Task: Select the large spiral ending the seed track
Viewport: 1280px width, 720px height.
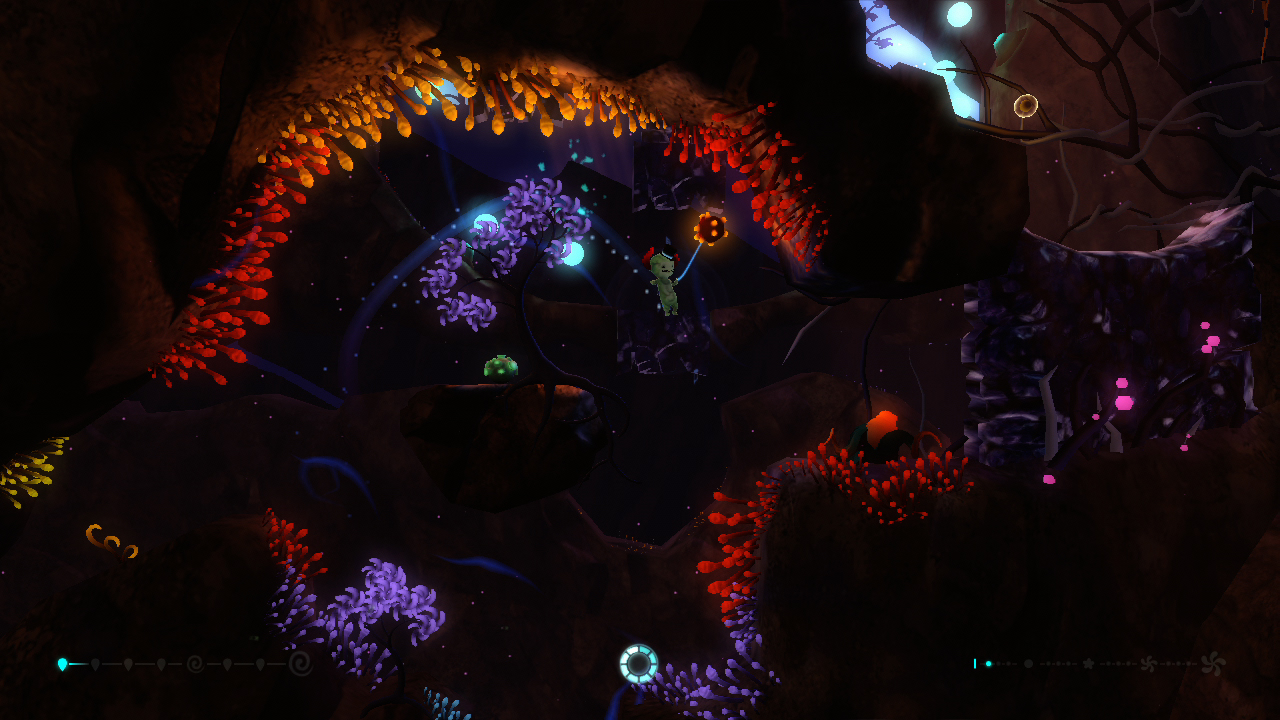Action: pyautogui.click(x=300, y=663)
